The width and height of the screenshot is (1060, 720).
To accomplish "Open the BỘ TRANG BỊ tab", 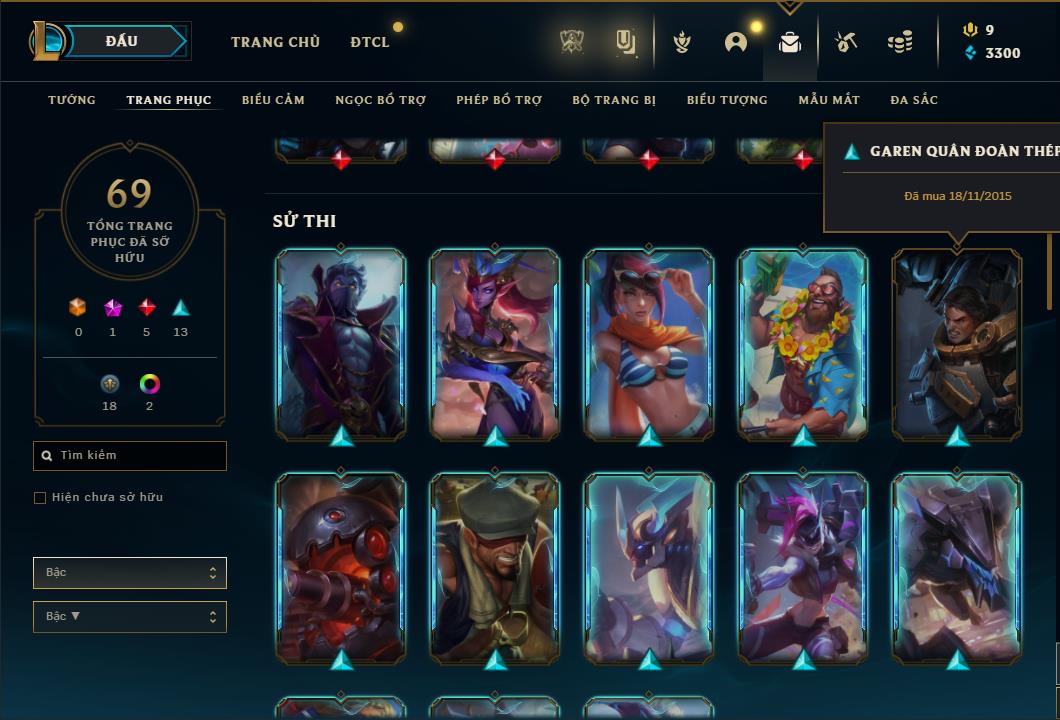I will [x=614, y=100].
